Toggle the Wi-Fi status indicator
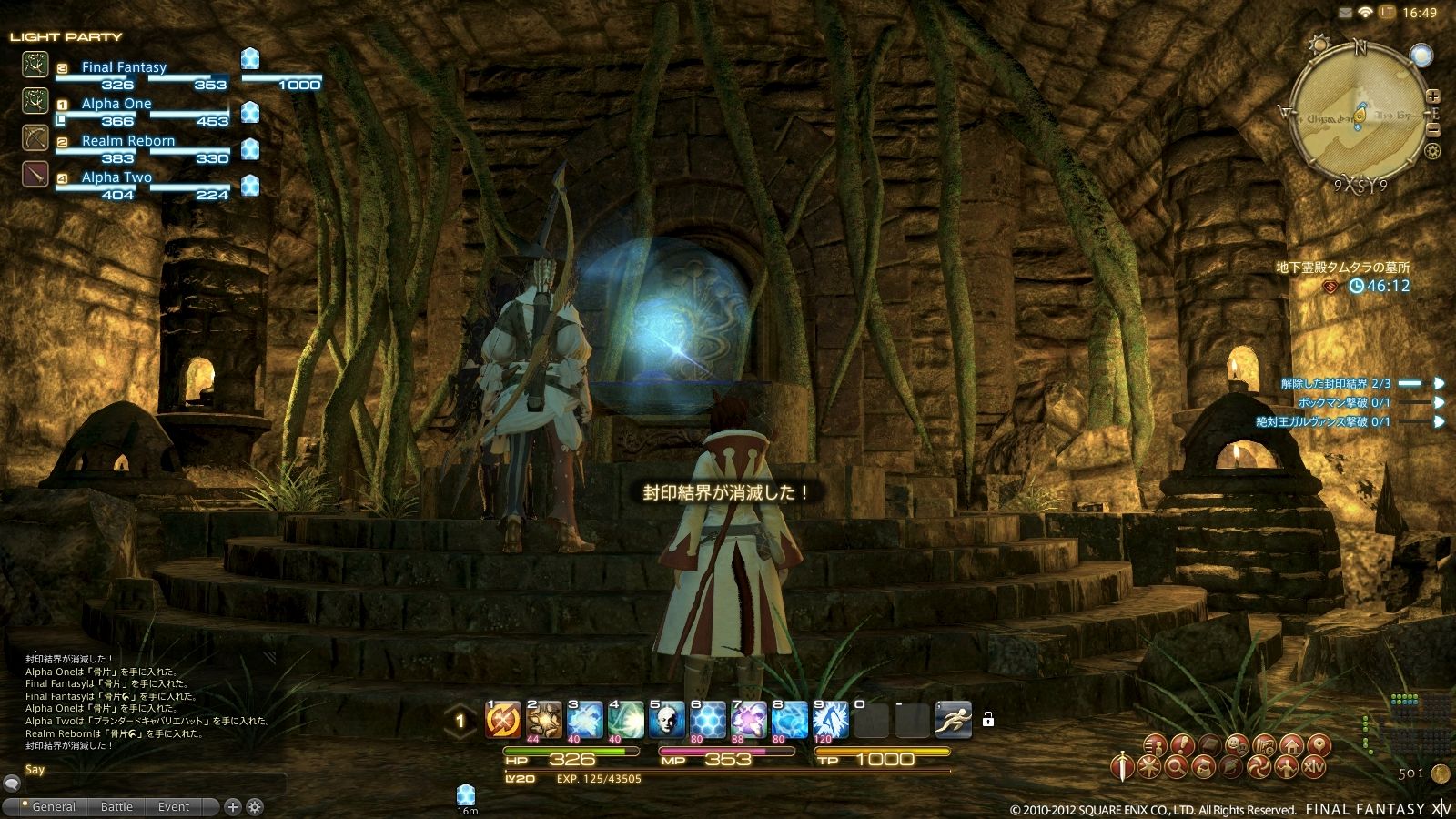The height and width of the screenshot is (819, 1456). pyautogui.click(x=1365, y=11)
